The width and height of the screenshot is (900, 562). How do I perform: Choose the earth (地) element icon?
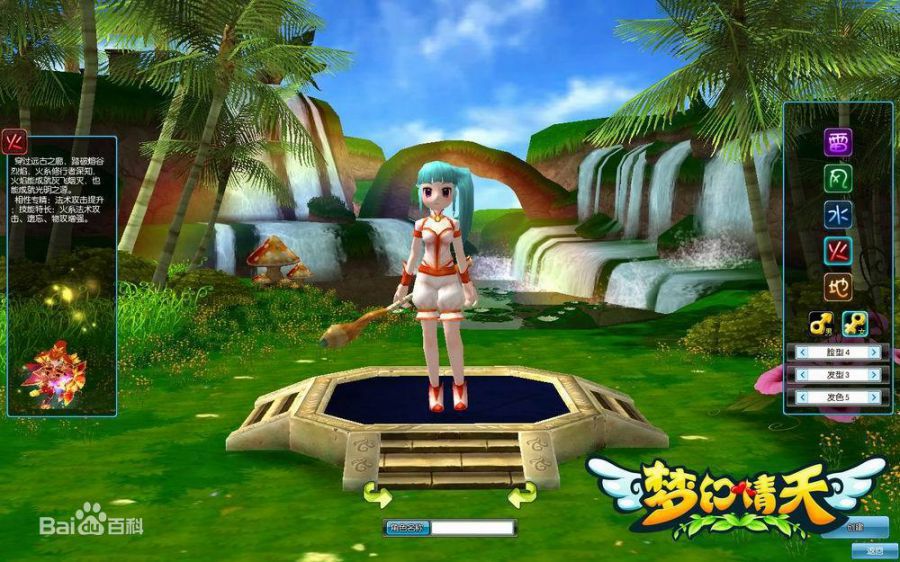pyautogui.click(x=838, y=287)
